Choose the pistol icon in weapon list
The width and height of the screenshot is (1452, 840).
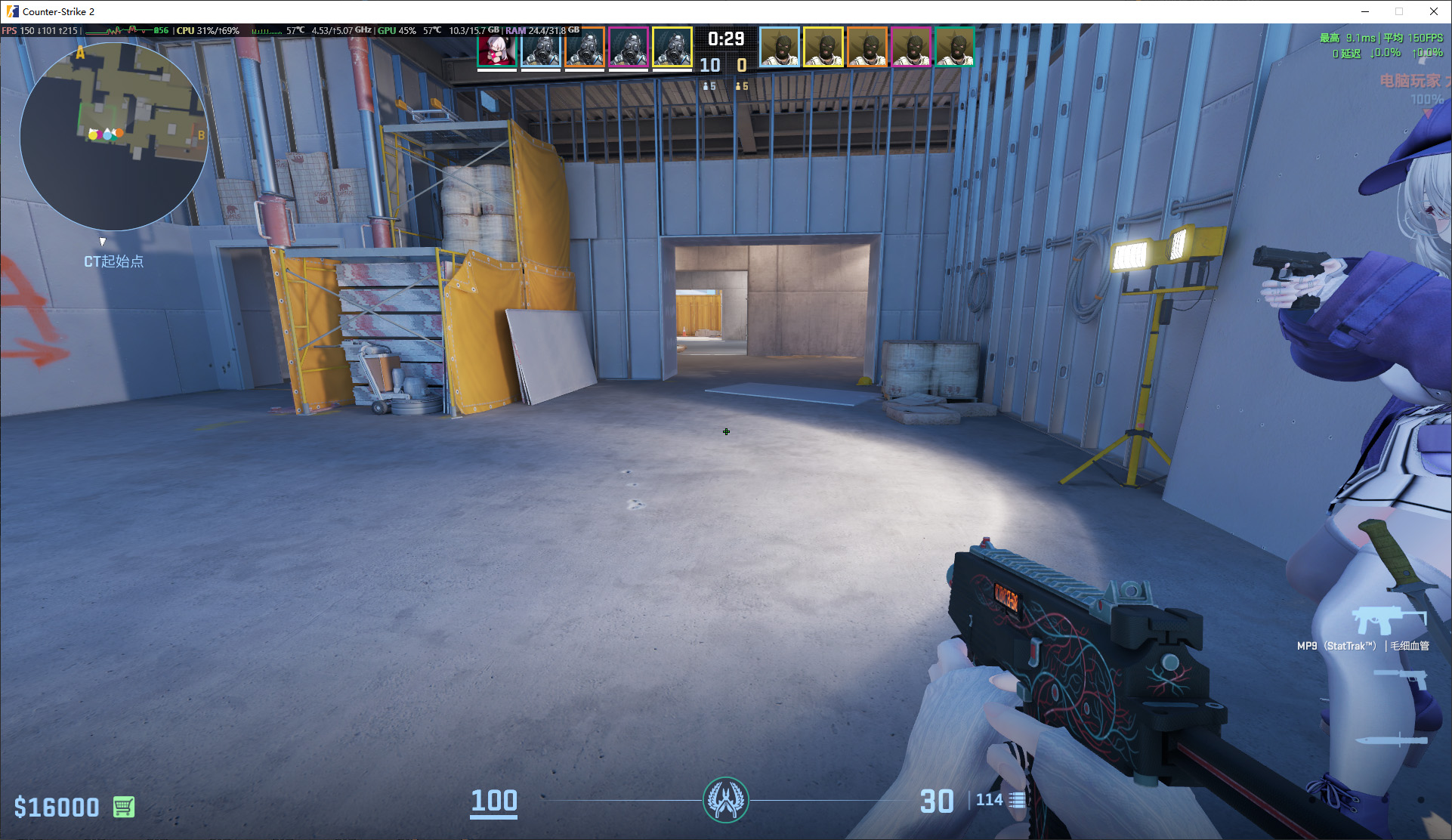tap(1403, 679)
